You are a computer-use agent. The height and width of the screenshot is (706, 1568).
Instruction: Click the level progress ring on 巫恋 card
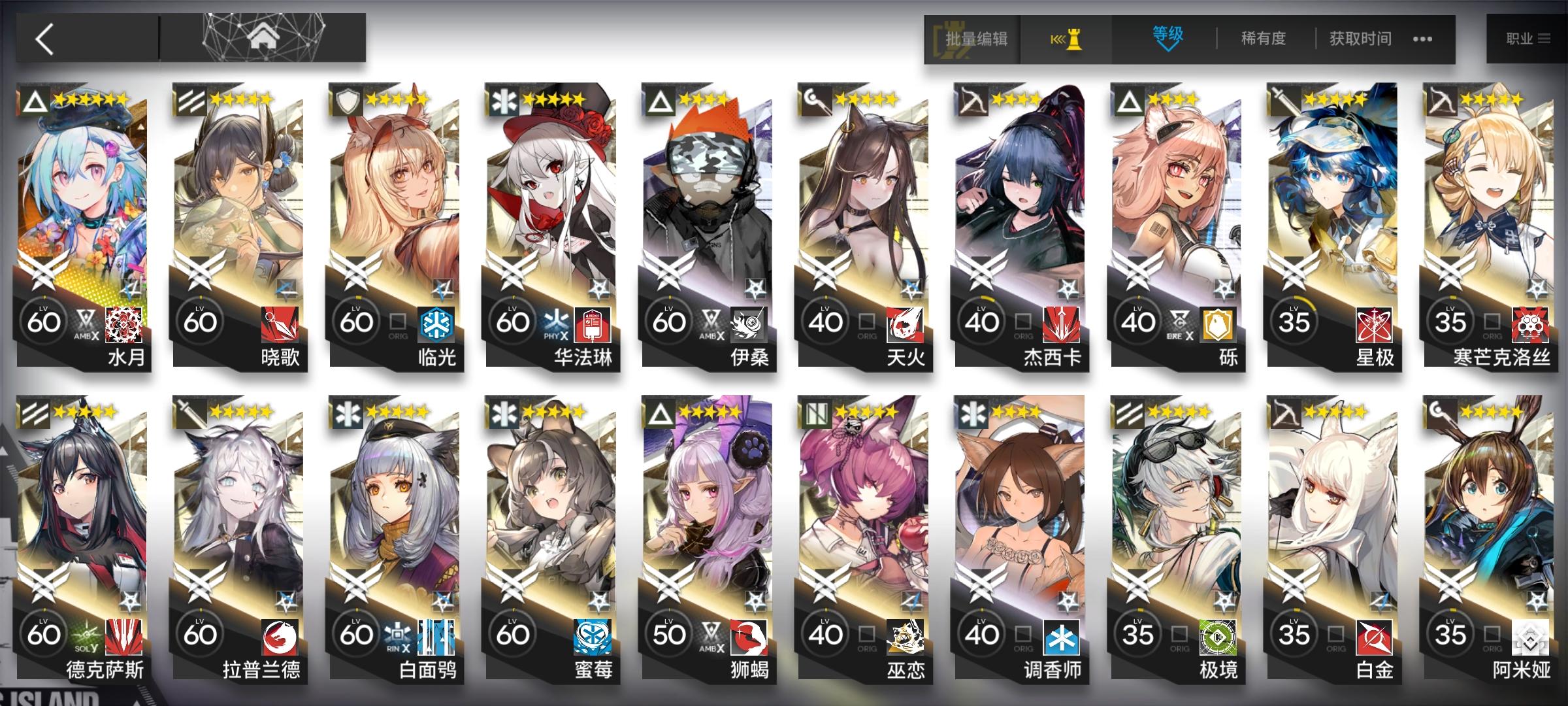coord(825,633)
